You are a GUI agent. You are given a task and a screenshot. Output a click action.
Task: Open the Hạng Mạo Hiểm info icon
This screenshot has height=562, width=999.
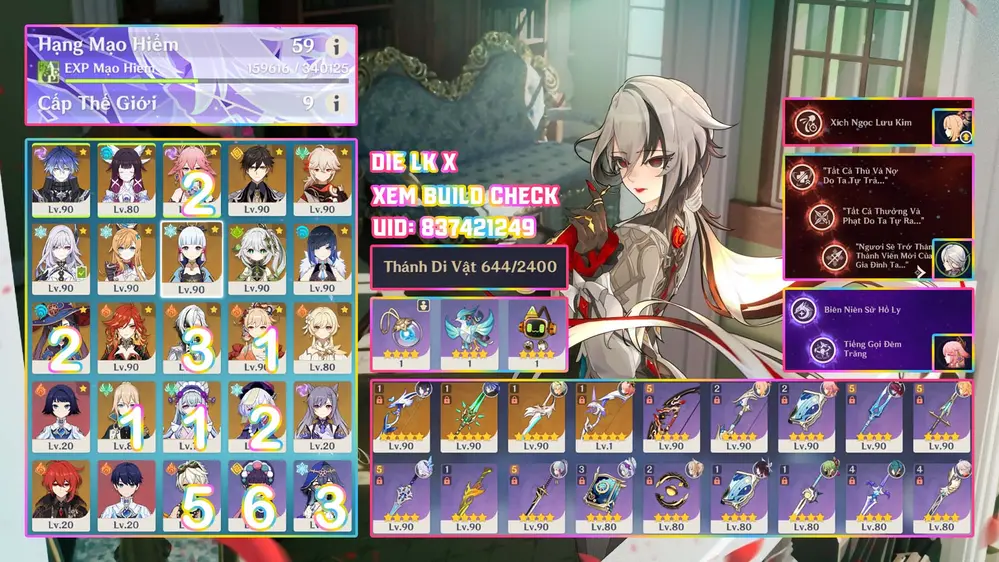click(337, 47)
